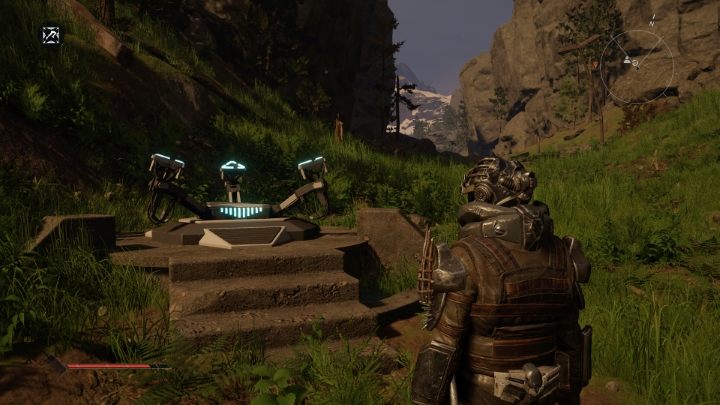Screen dimensions: 720x405
Task: Open the circular compass minimap
Action: click(x=636, y=66)
